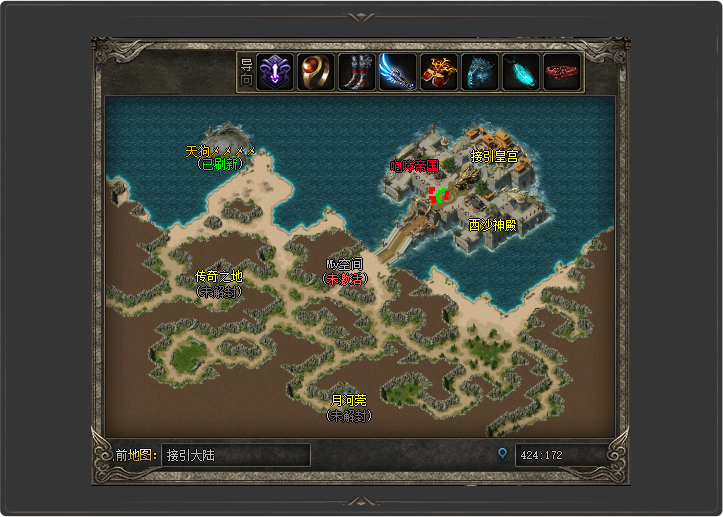The width and height of the screenshot is (723, 517).
Task: Click the blue location pin icon
Action: (x=502, y=455)
